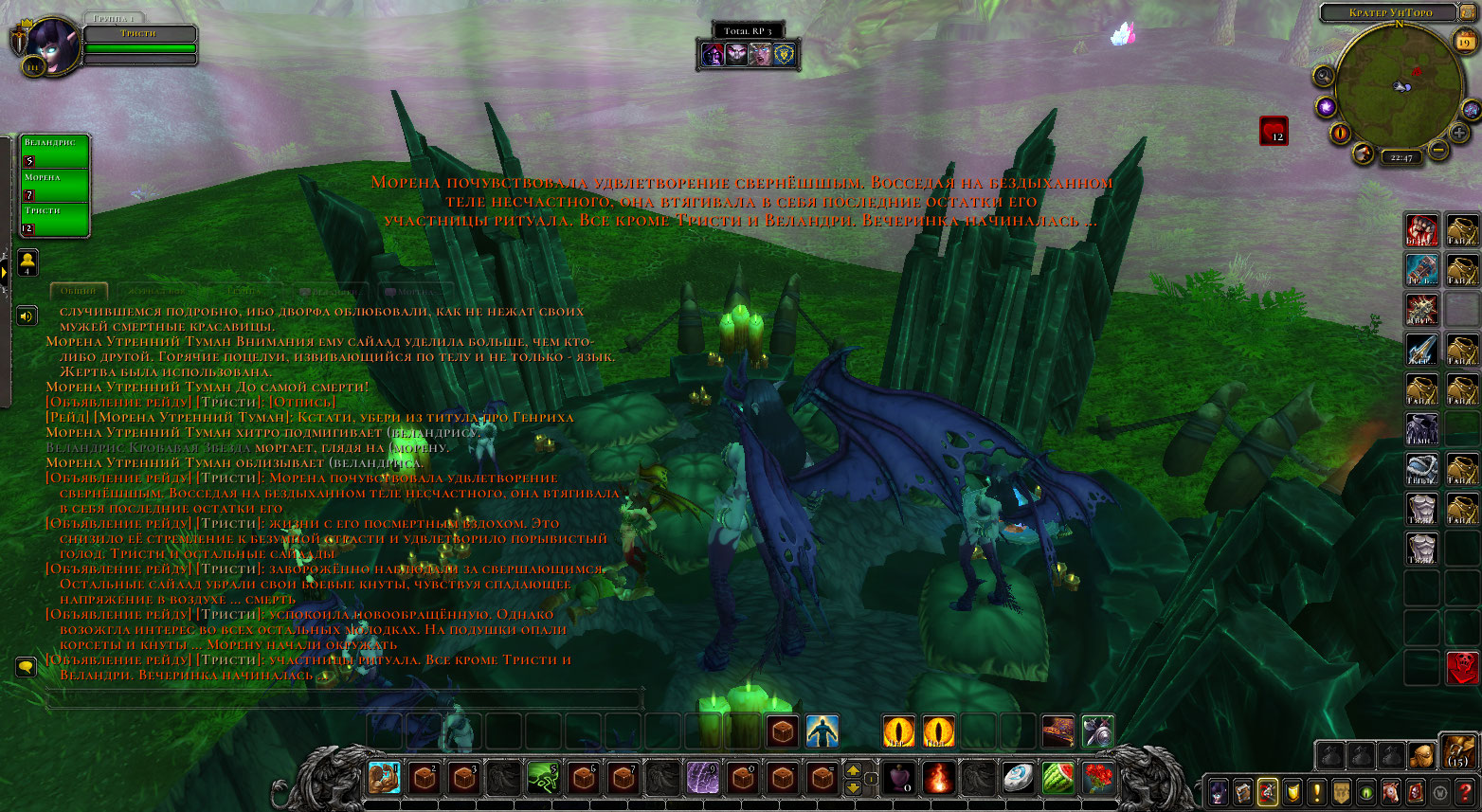This screenshot has height=812, width=1482.
Task: Click the minimap zoom-out minus button
Action: tap(1437, 150)
